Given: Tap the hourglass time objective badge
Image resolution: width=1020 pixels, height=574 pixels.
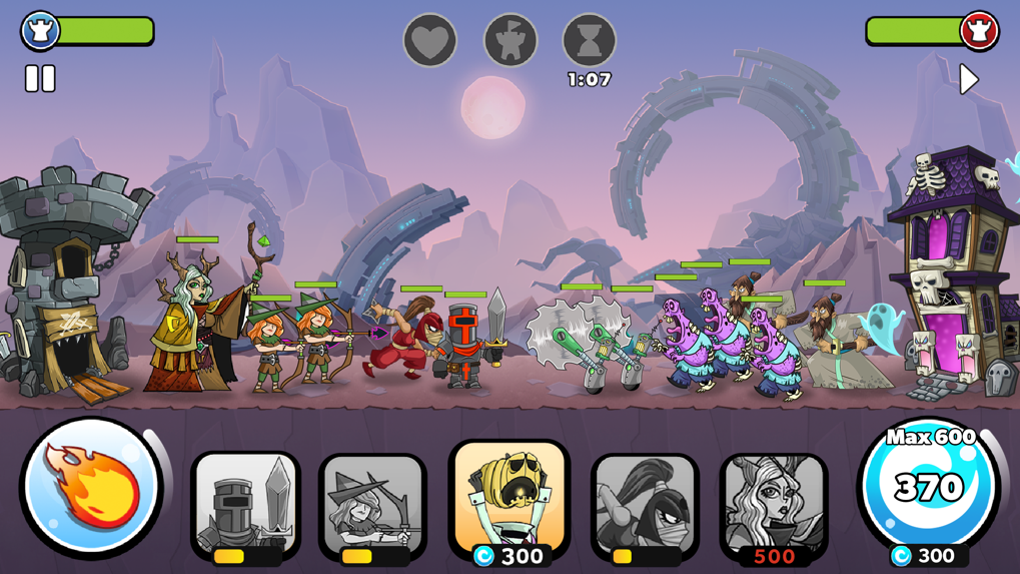Looking at the screenshot, I should (x=589, y=41).
